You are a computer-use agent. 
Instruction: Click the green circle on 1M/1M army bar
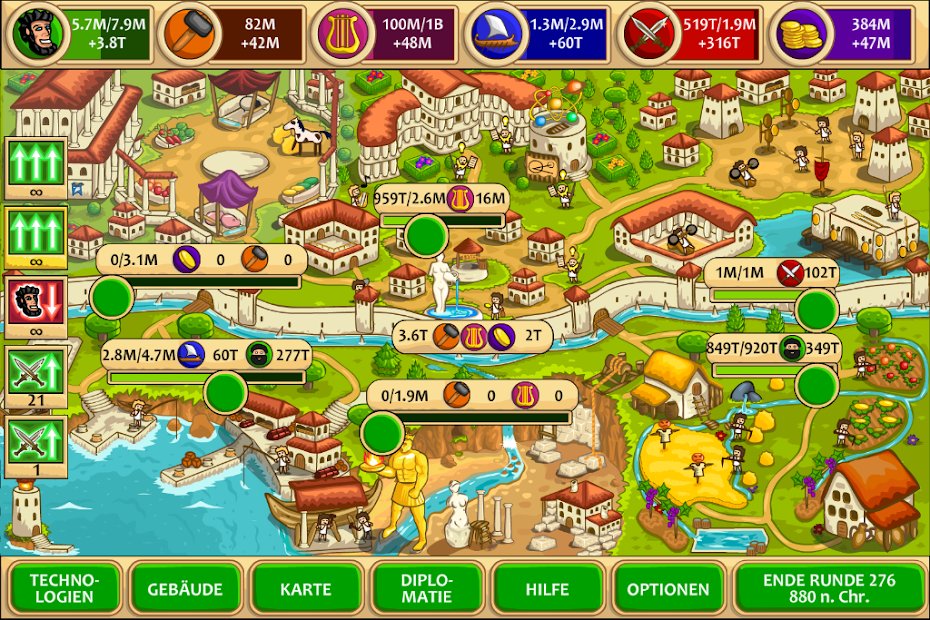(x=818, y=306)
